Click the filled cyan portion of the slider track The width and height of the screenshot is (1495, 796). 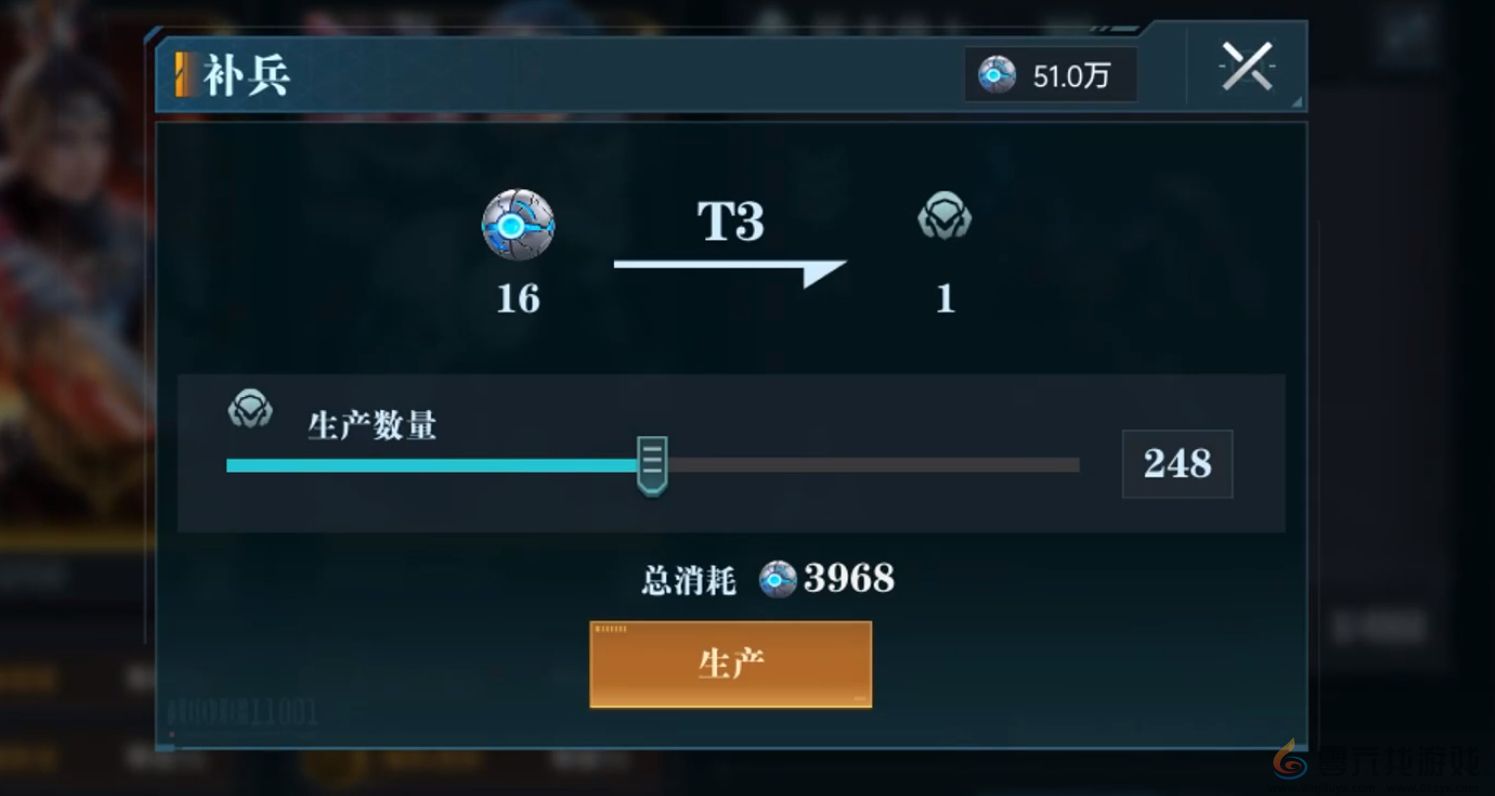pos(430,464)
